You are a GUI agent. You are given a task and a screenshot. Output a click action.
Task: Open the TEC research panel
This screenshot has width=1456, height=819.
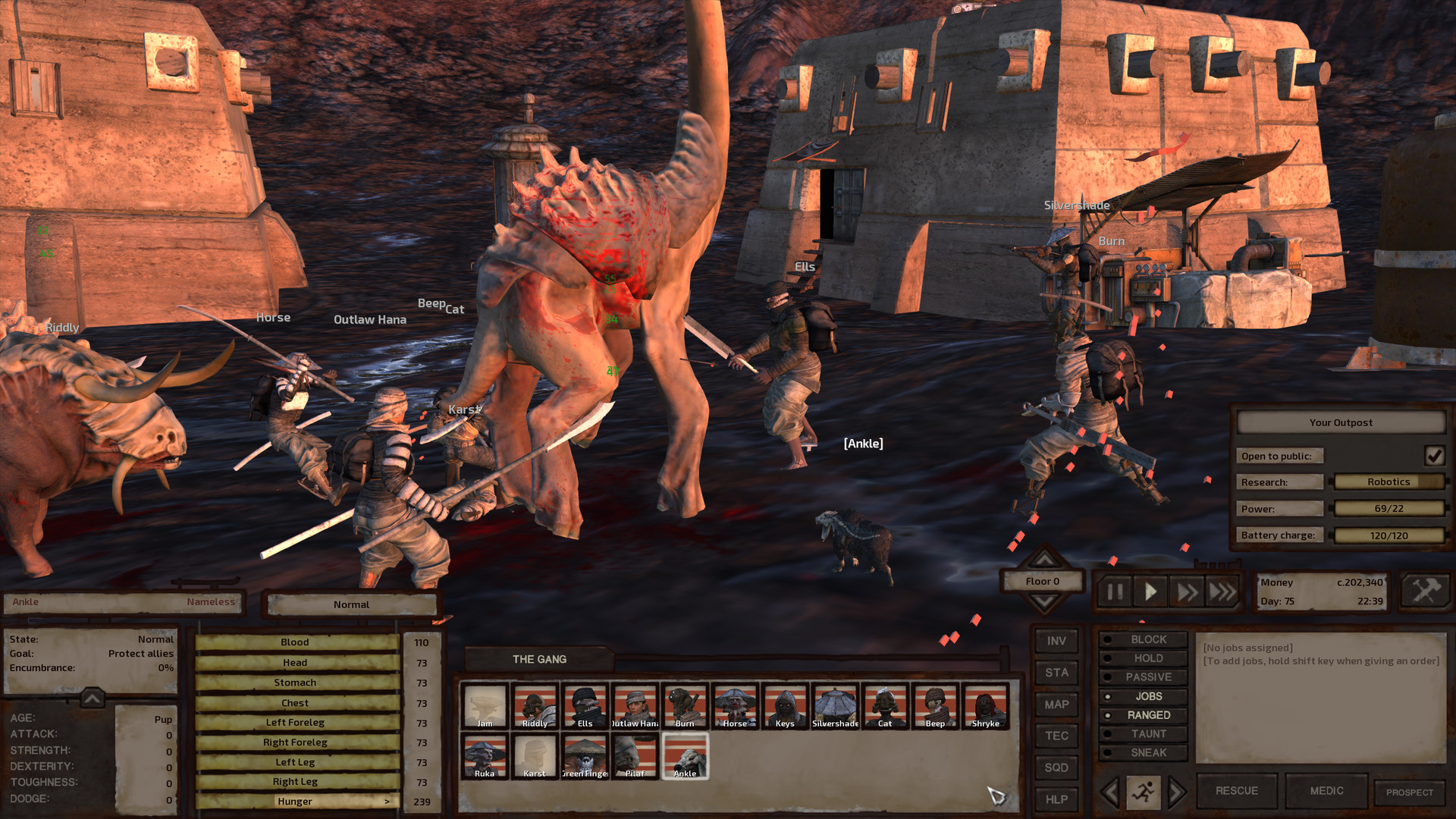pos(1056,736)
